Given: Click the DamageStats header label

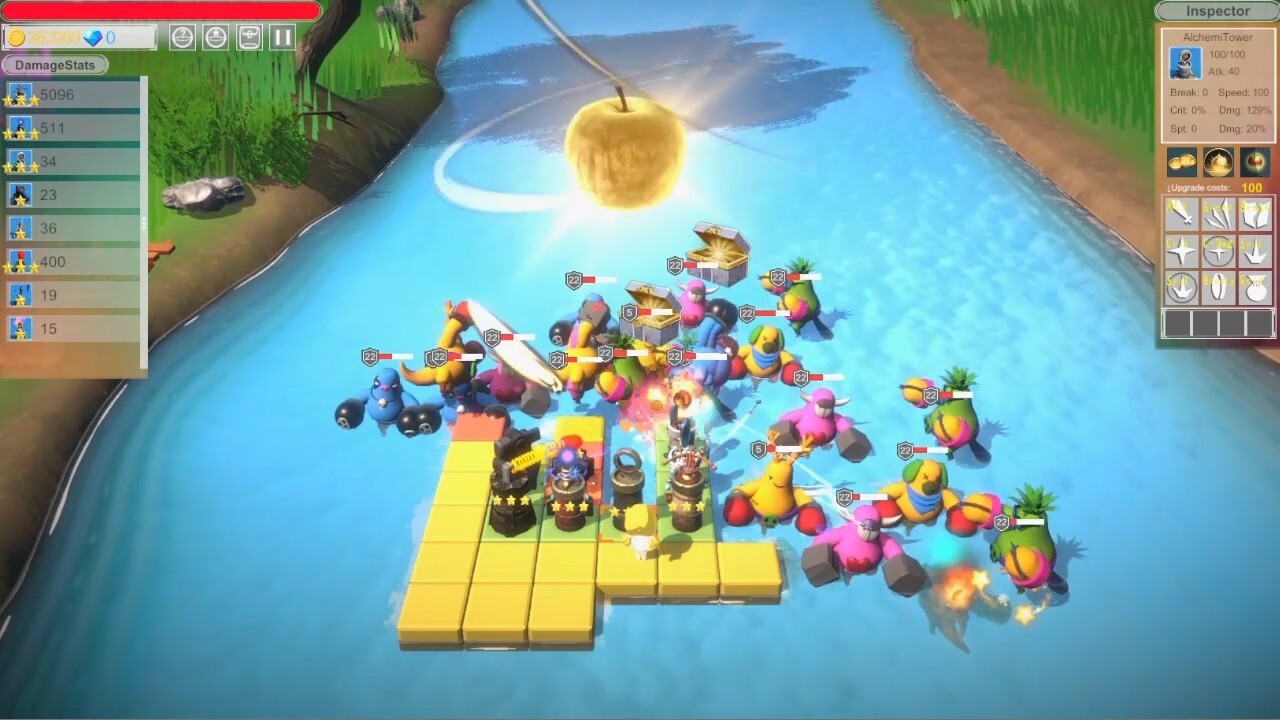Looking at the screenshot, I should pos(55,64).
